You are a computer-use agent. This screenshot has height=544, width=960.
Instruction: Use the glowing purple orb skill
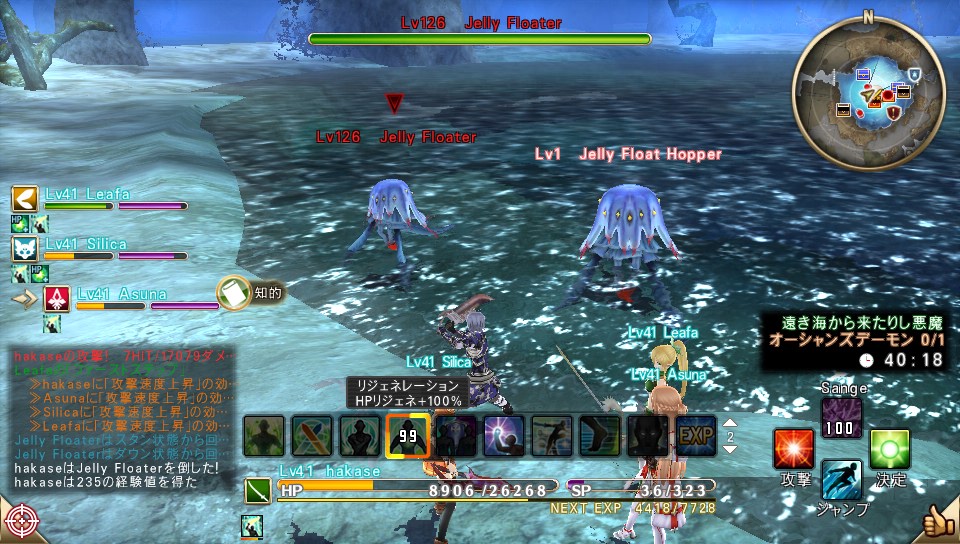(x=503, y=436)
